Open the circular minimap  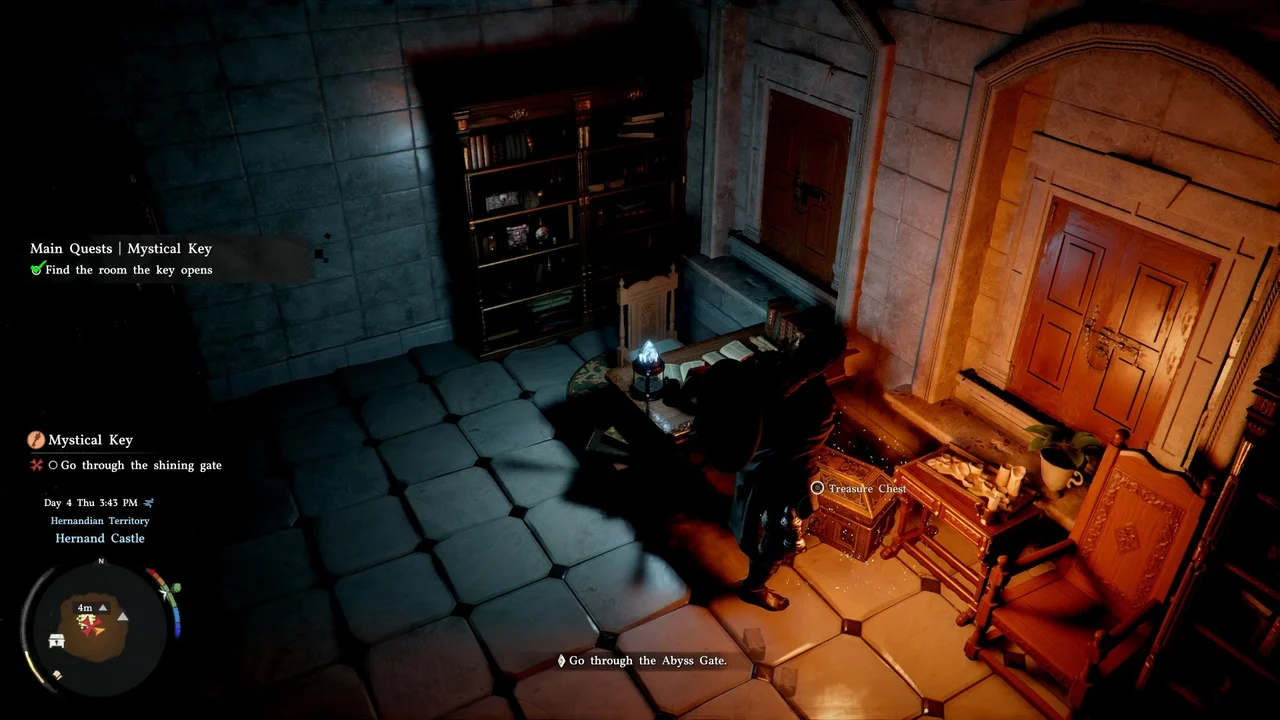[101, 625]
